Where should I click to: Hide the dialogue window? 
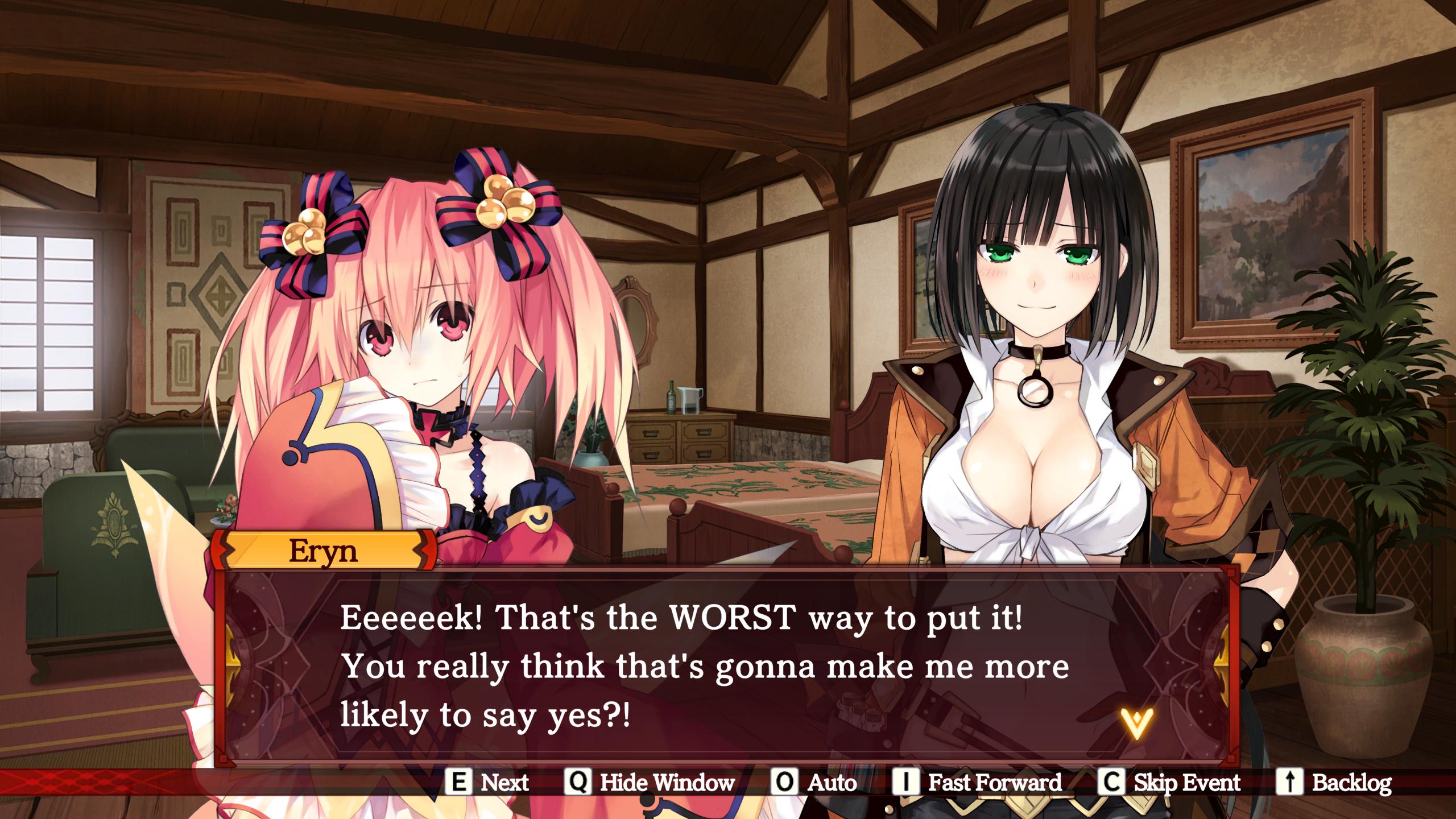(650, 783)
